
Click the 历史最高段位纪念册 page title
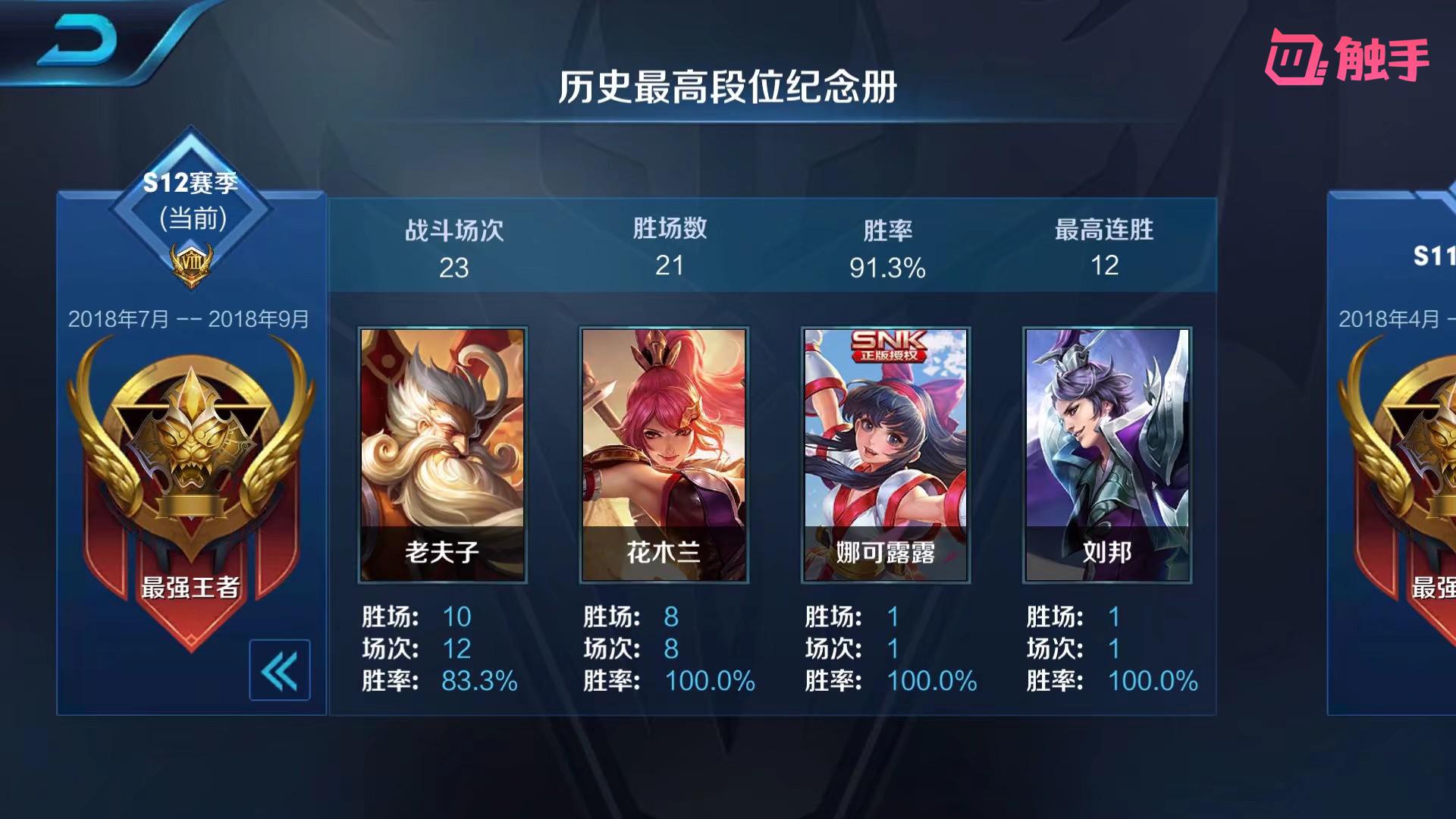(728, 86)
